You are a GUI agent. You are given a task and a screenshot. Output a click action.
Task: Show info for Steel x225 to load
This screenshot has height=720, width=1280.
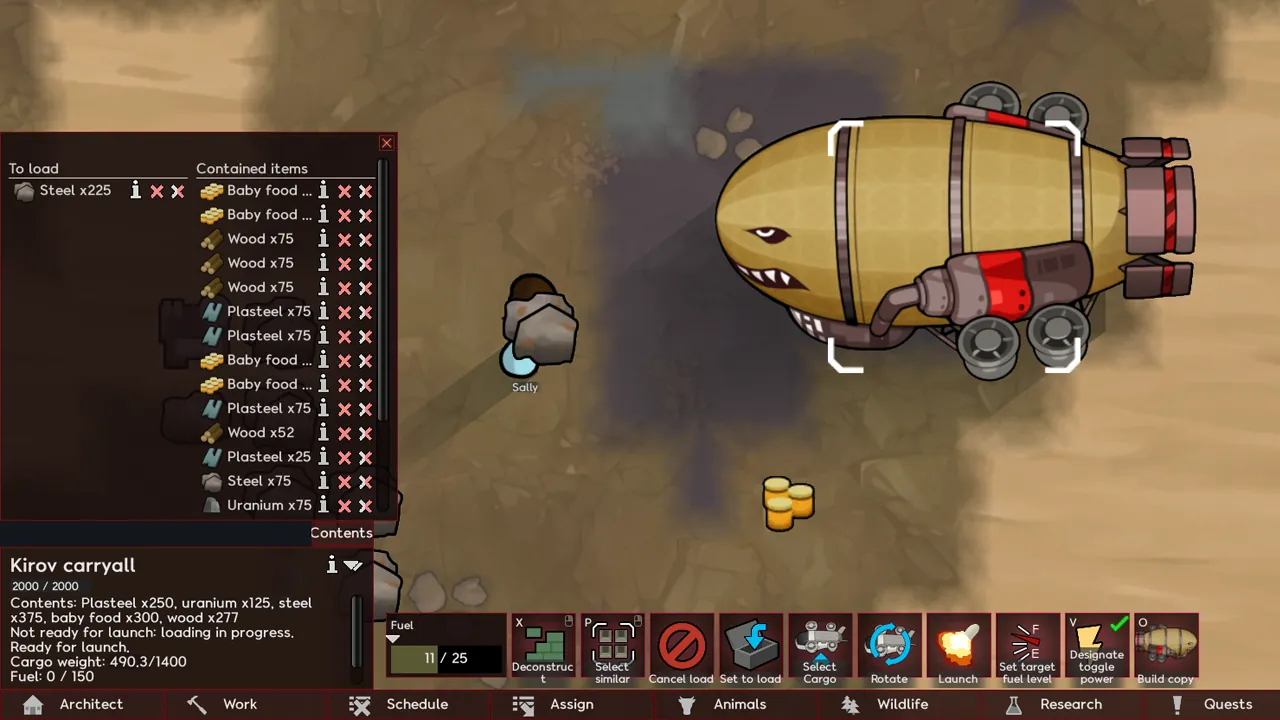tap(136, 191)
